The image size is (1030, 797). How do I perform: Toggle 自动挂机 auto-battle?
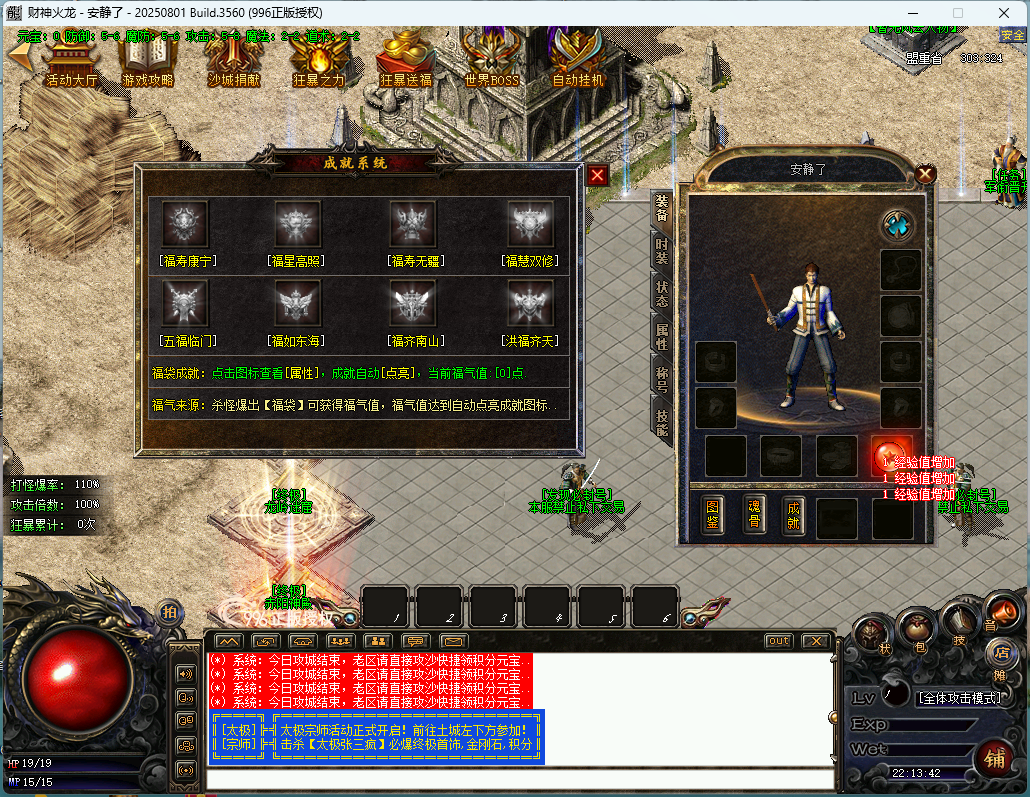pos(578,59)
